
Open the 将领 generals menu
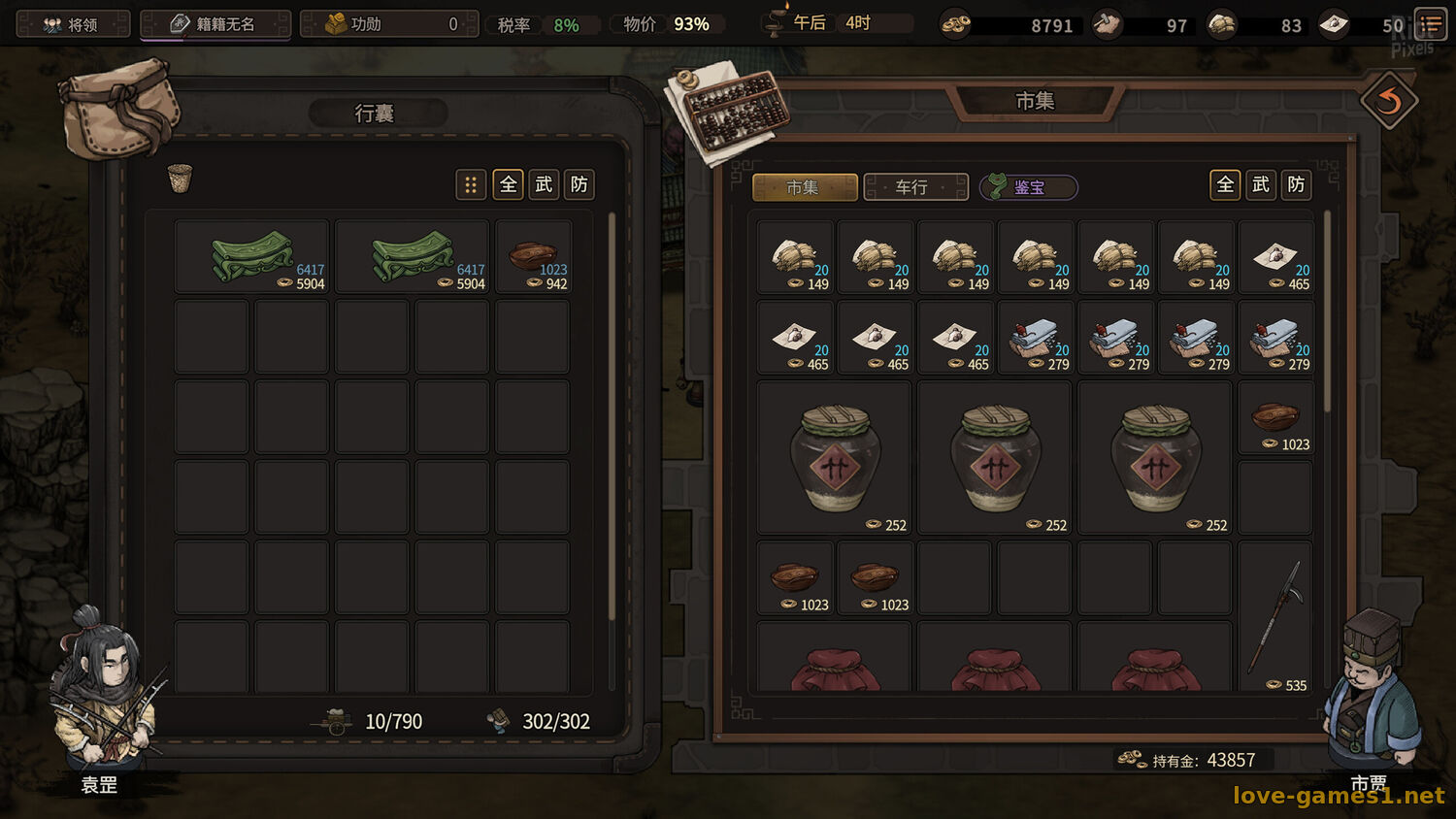tap(73, 24)
